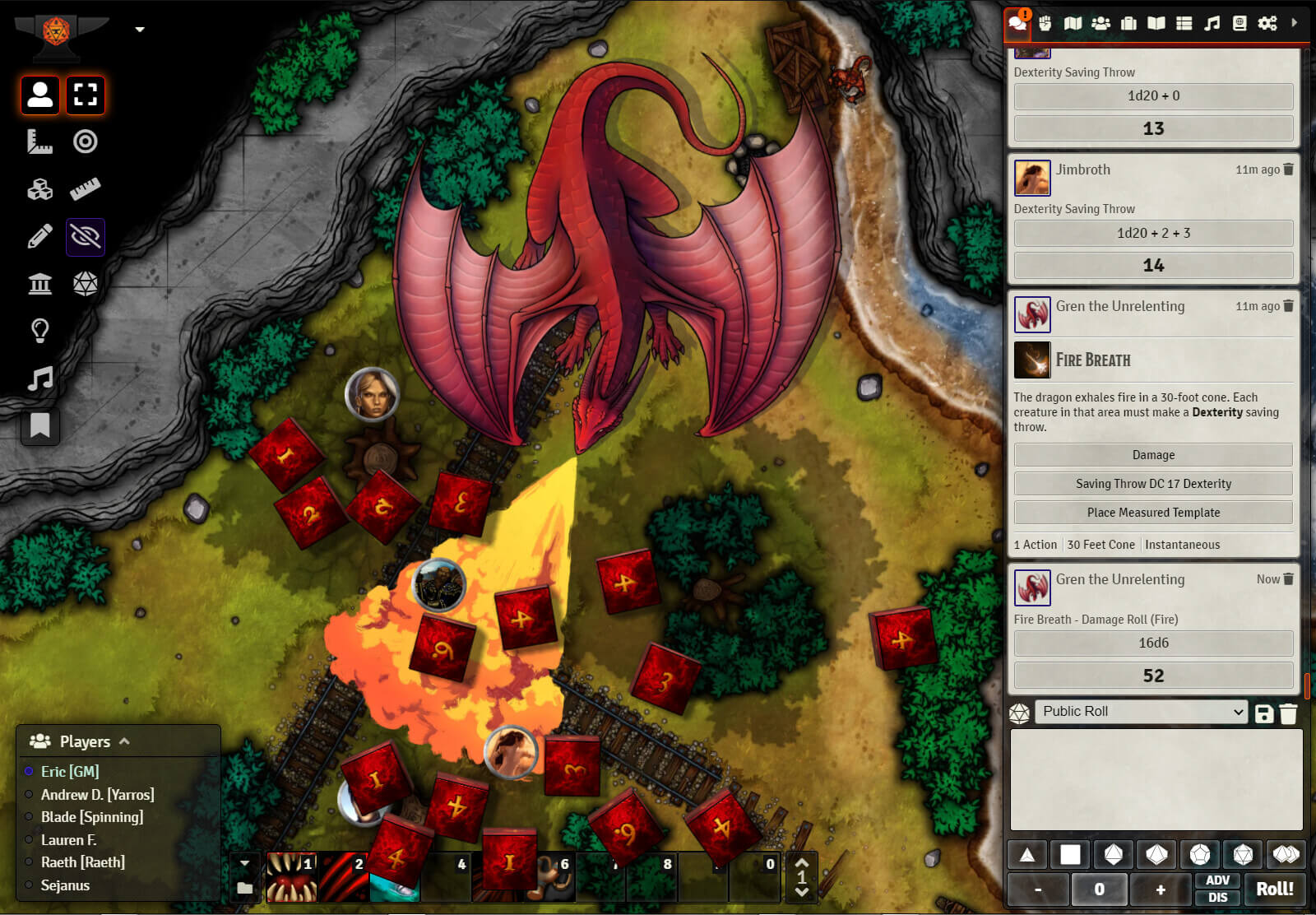Screen dimensions: 1316x915
Task: Open the Public Roll mode dropdown
Action: (x=1142, y=712)
